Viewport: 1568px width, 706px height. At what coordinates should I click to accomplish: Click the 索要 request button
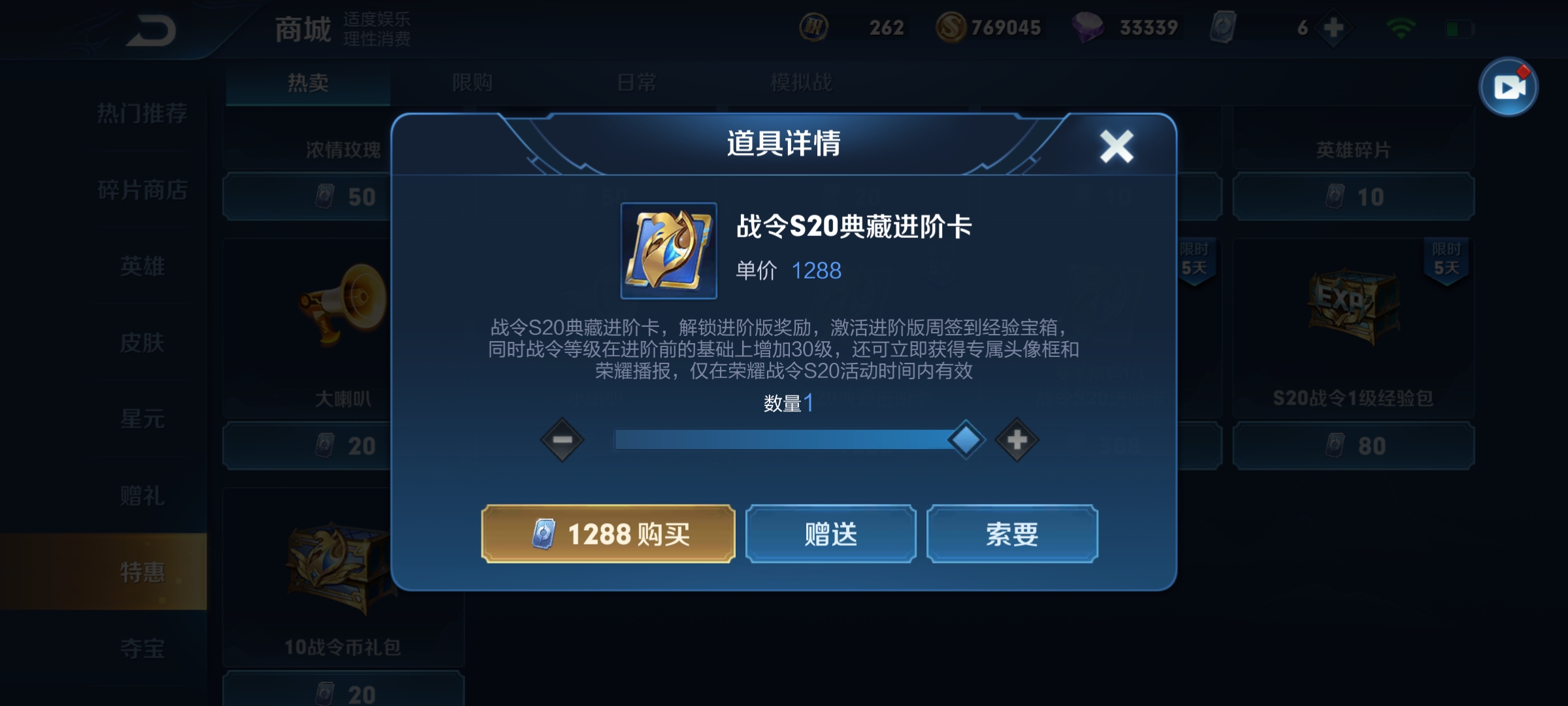tap(1013, 534)
